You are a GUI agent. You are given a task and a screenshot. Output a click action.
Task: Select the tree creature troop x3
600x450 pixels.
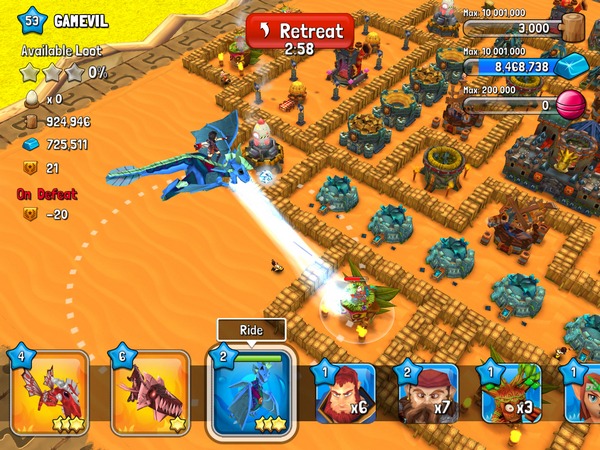pyautogui.click(x=510, y=392)
